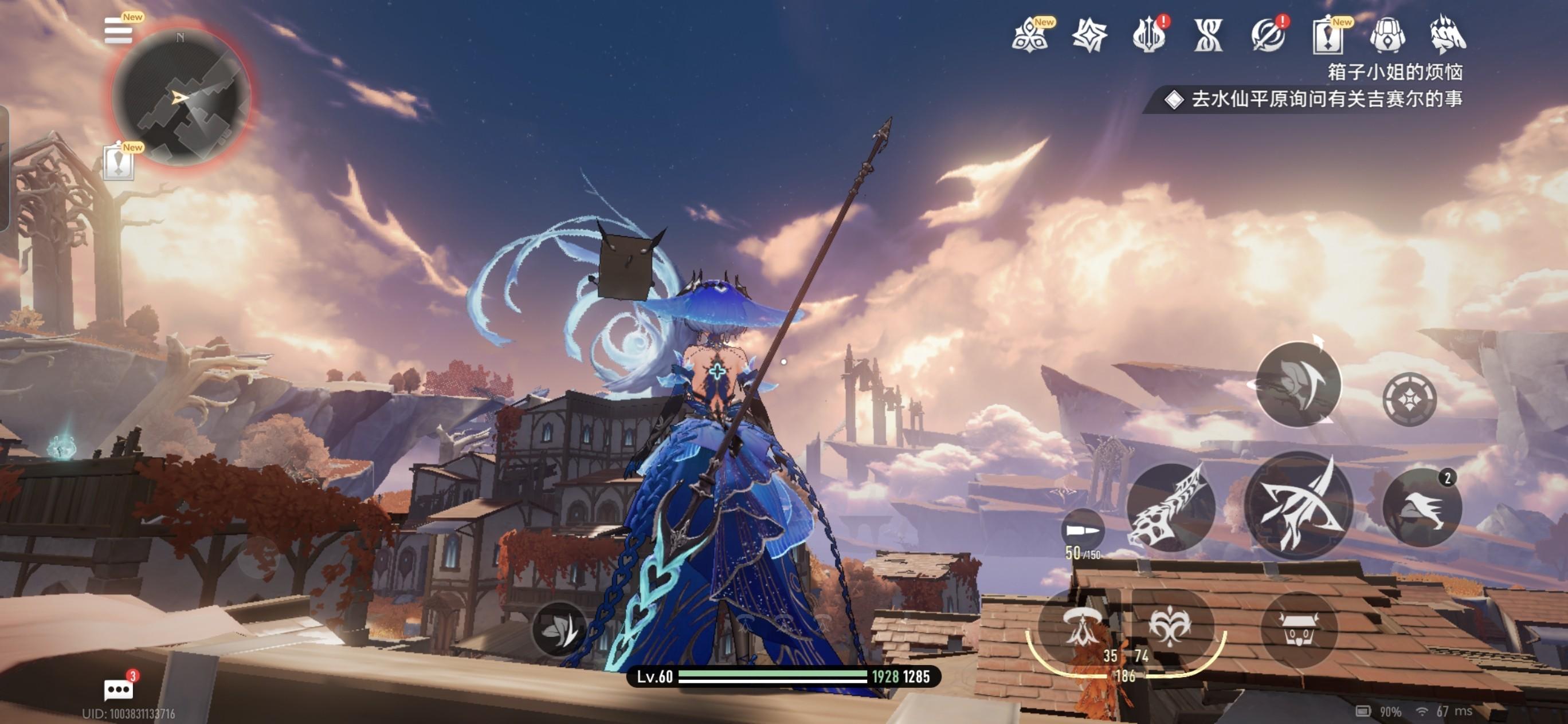Activate the butterfly crescent skill button
Screen dimensions: 1568x724
point(1298,384)
